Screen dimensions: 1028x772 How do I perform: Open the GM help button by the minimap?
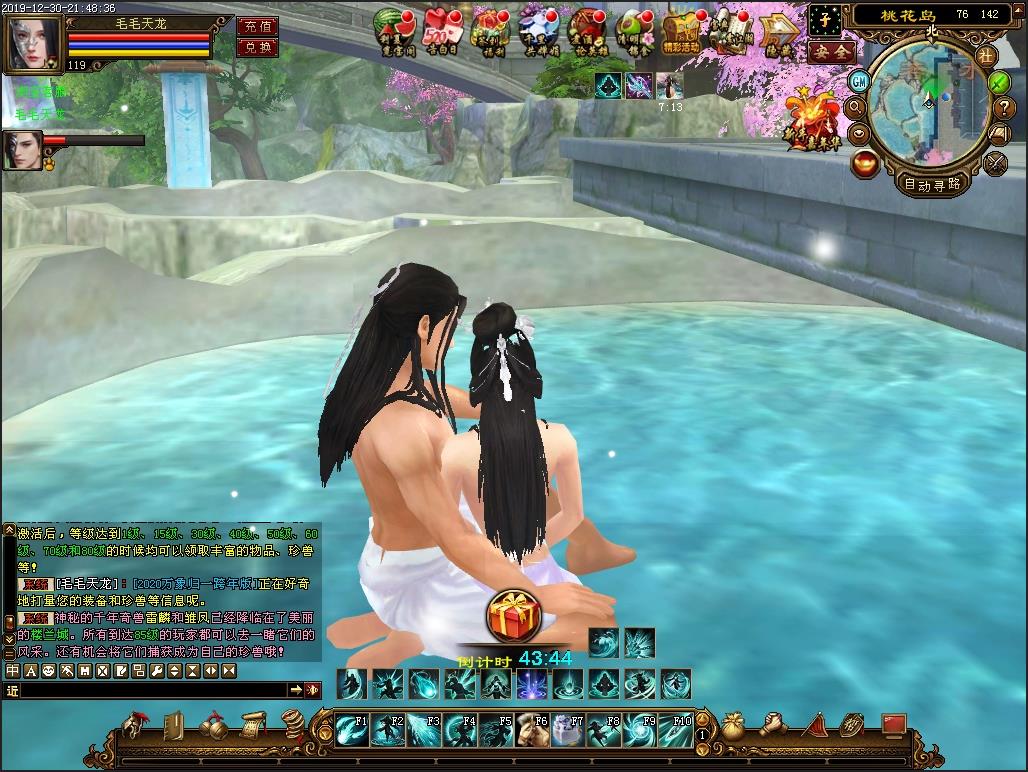(x=858, y=82)
